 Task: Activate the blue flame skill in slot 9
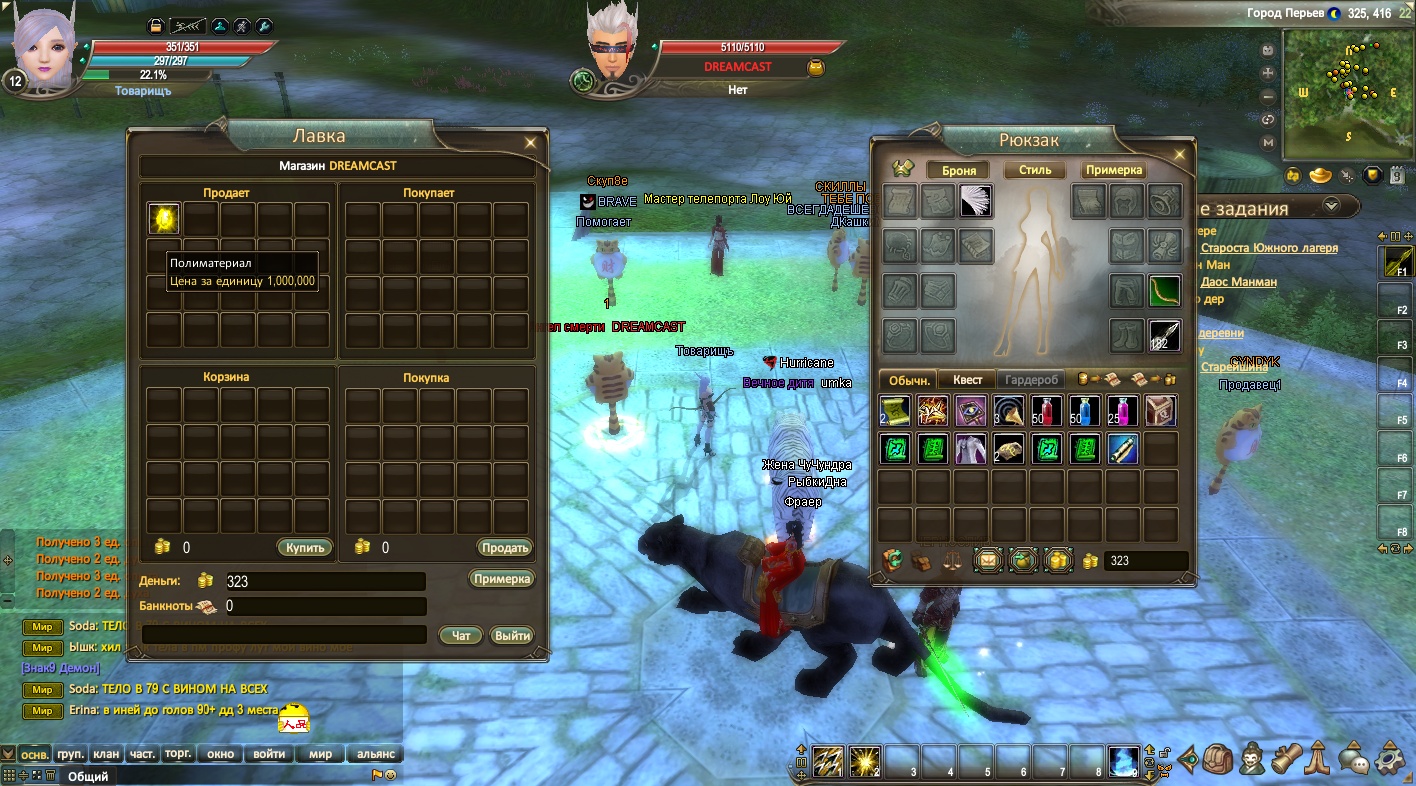pyautogui.click(x=1123, y=762)
